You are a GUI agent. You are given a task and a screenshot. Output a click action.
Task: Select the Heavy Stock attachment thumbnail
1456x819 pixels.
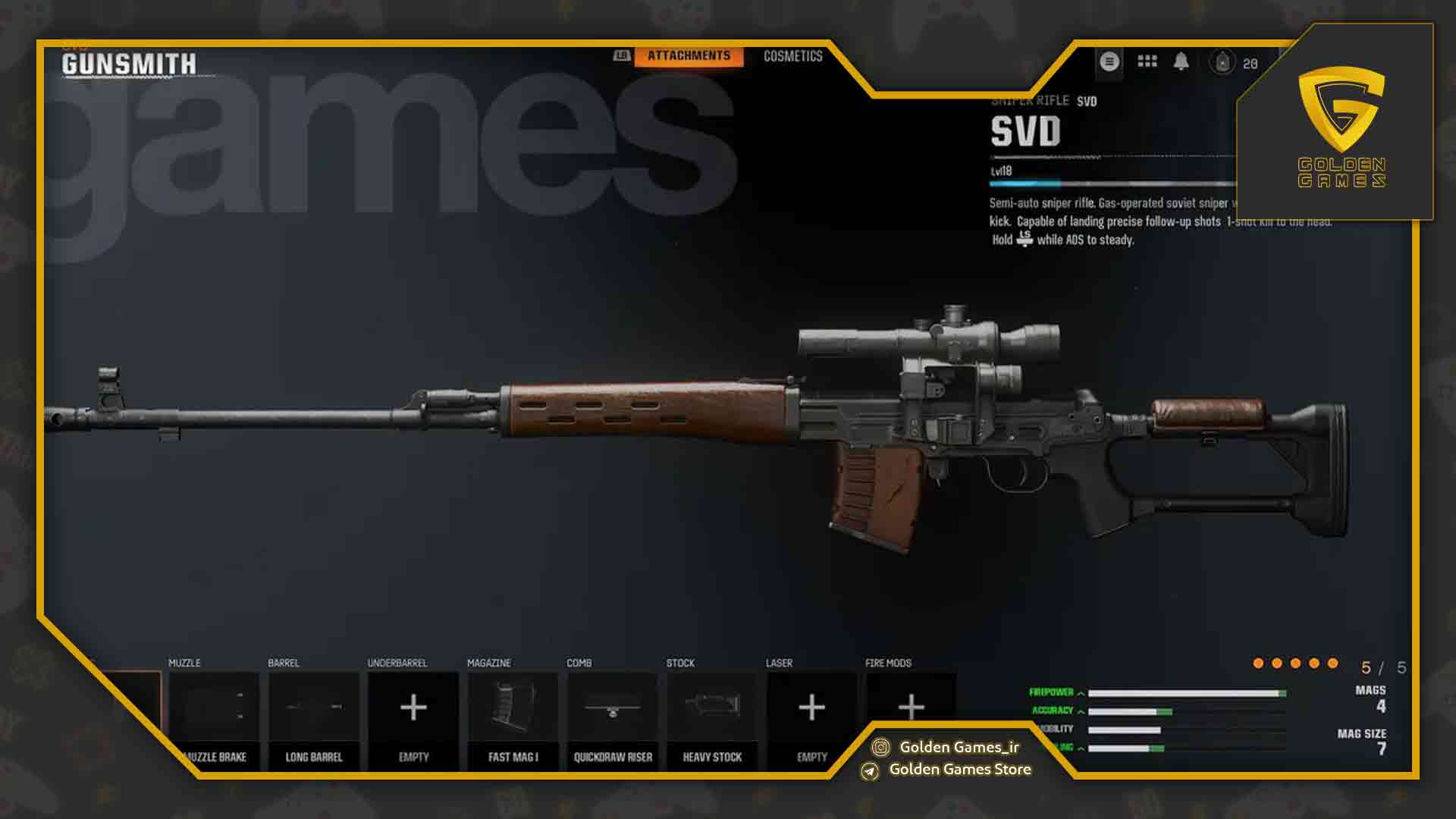point(713,705)
